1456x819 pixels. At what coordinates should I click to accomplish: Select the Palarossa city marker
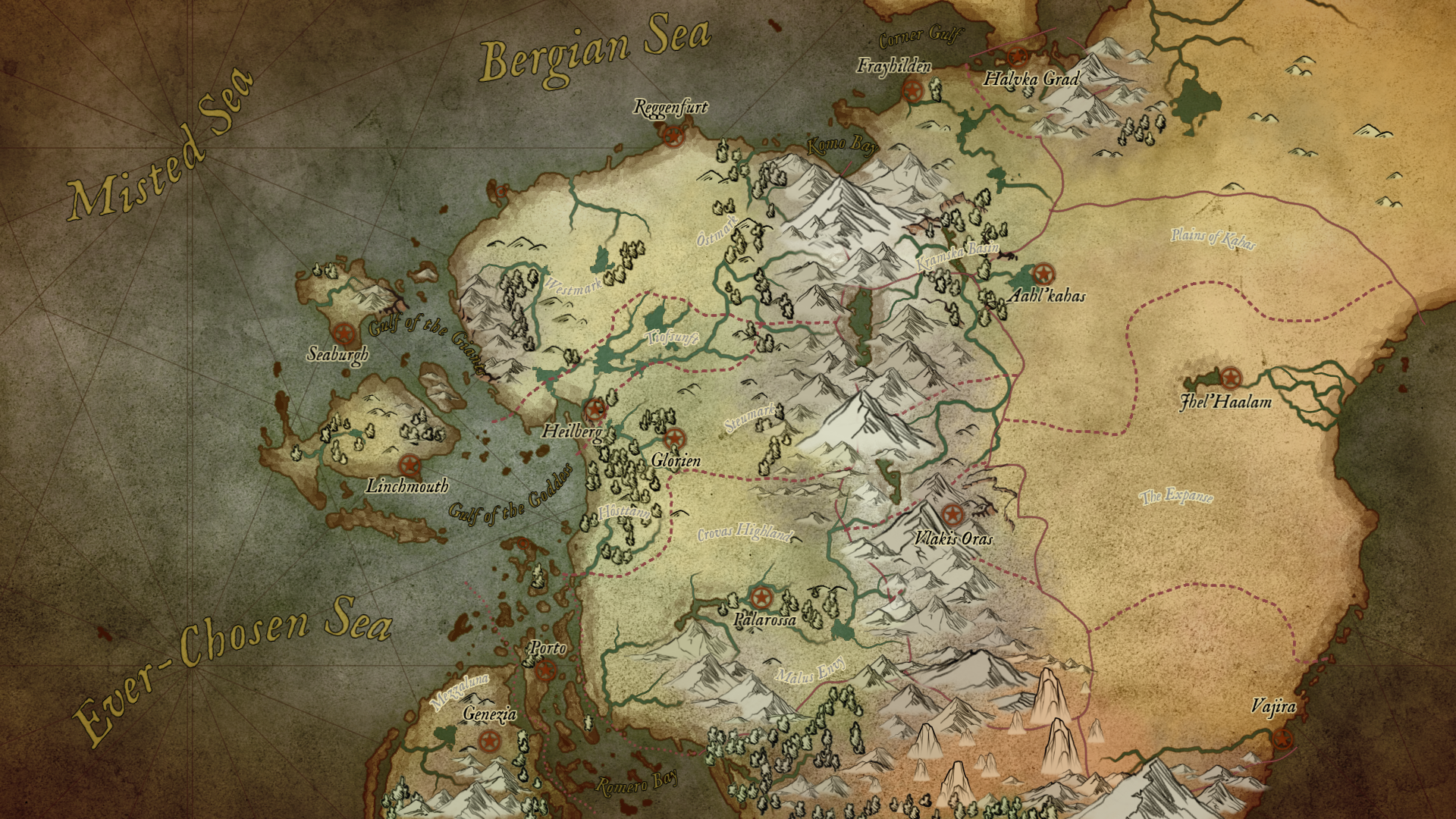click(x=760, y=597)
